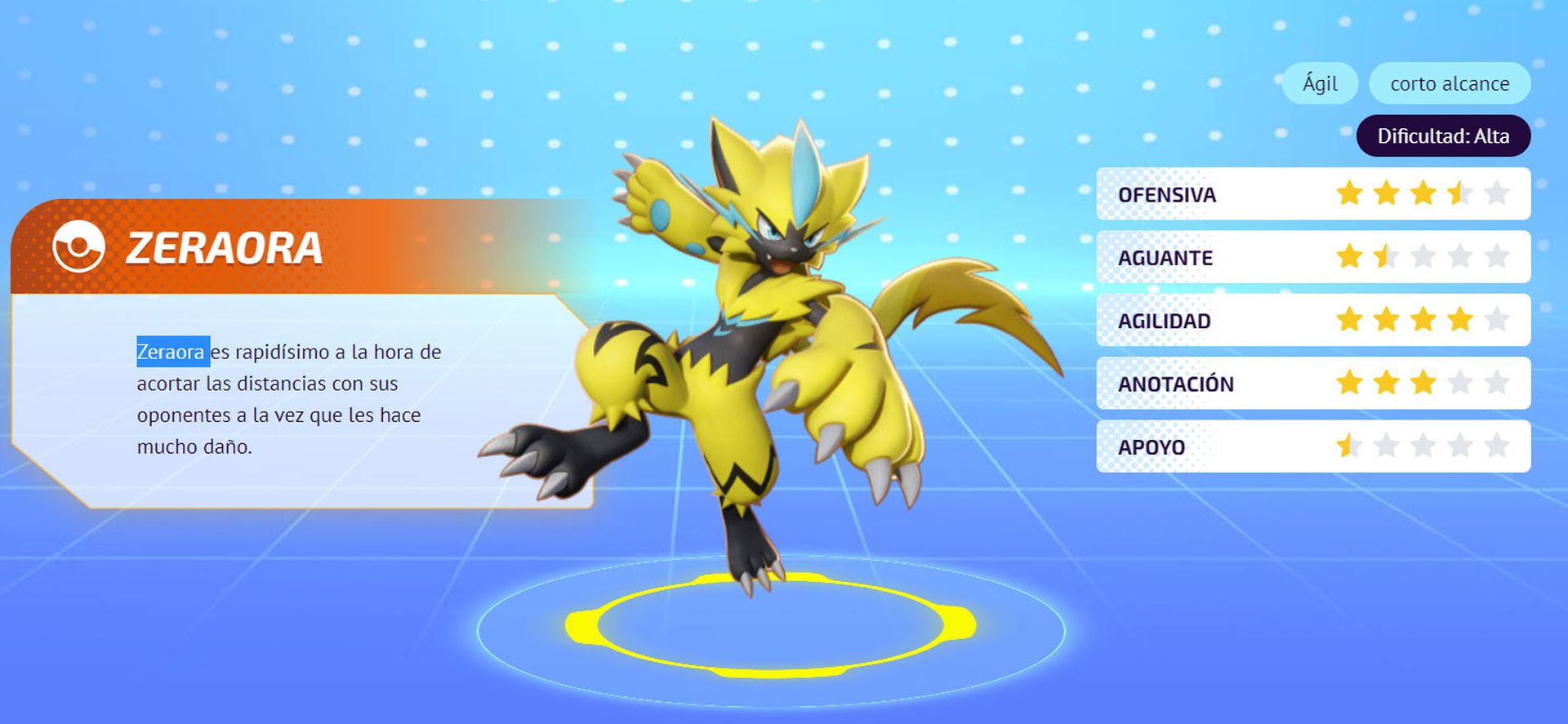Open the AGILIDAD stat panel
Screen dimensions: 1568x724
point(1165,320)
